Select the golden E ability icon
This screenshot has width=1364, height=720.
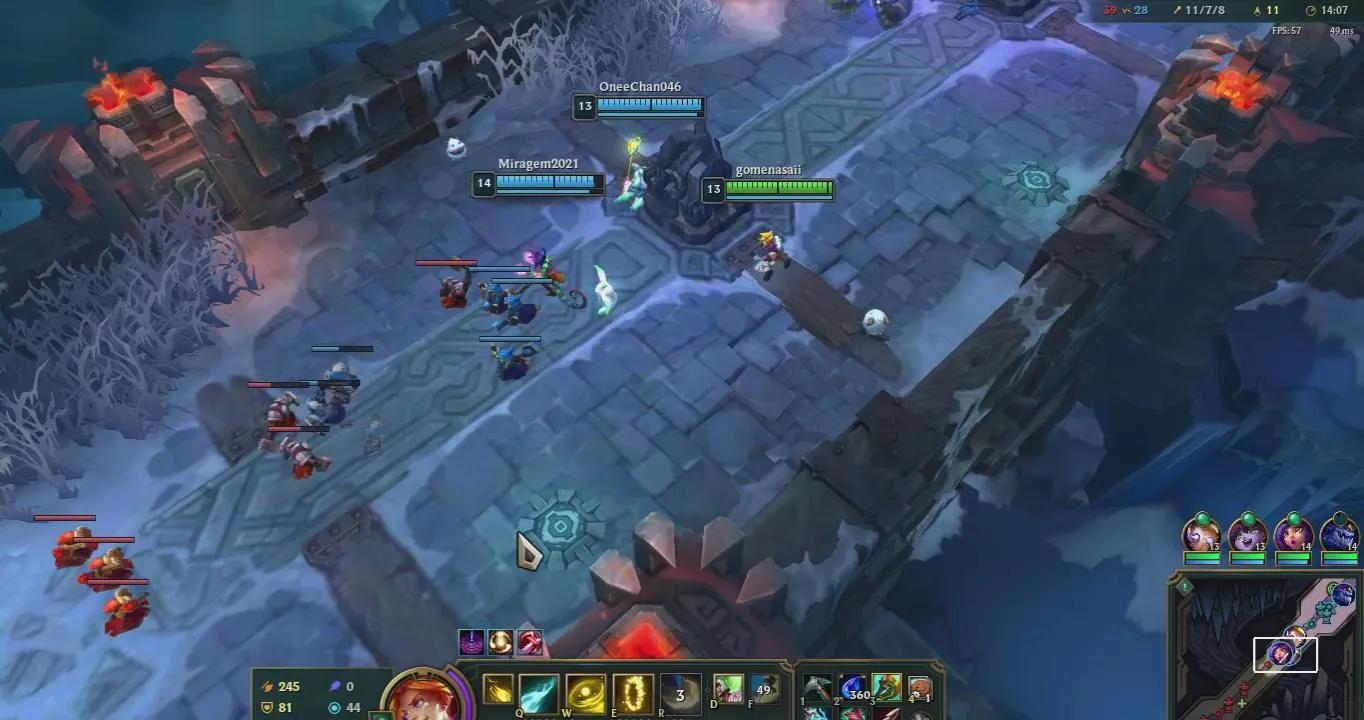(632, 690)
